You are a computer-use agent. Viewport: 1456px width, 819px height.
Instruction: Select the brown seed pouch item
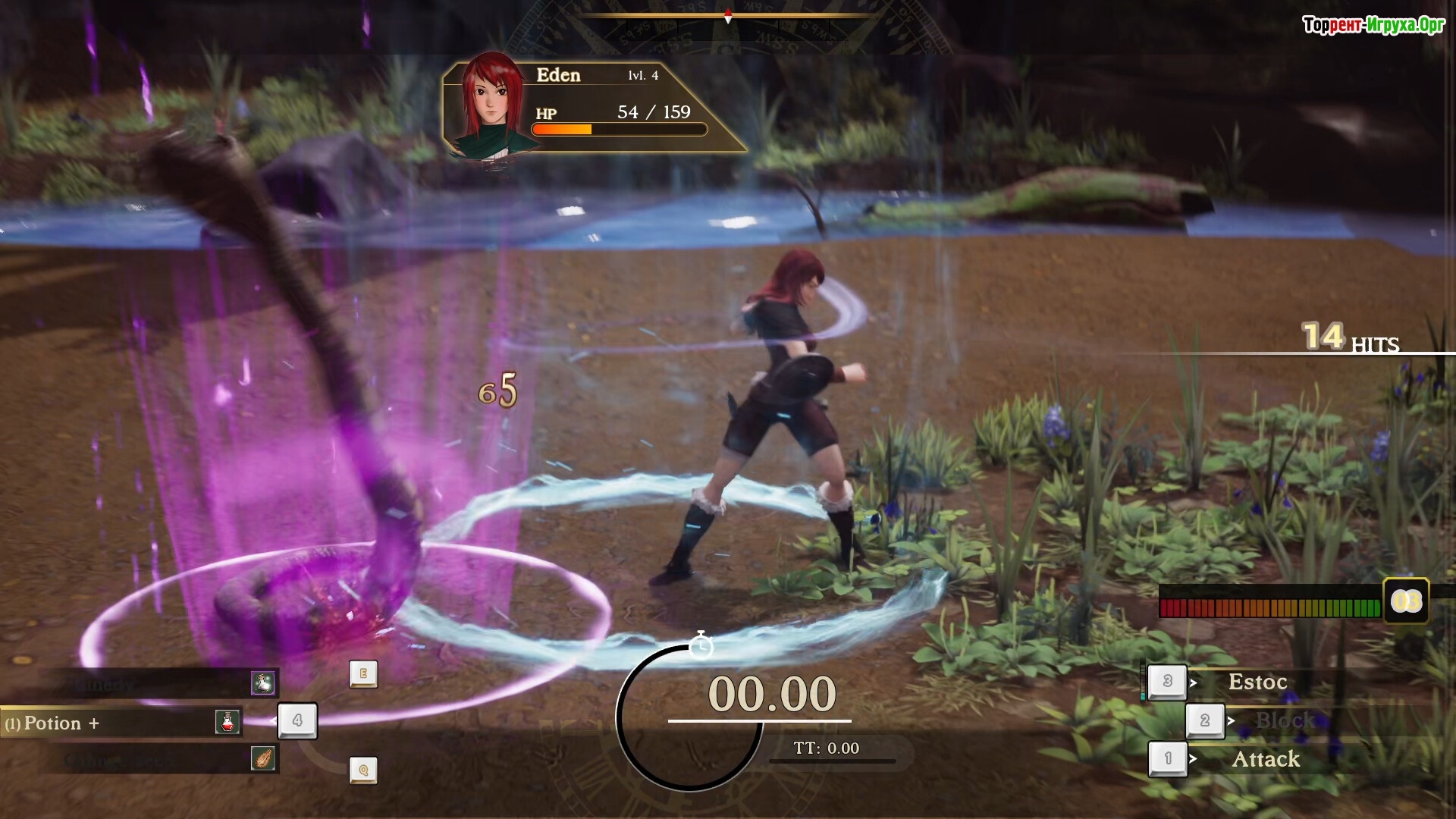[x=262, y=758]
